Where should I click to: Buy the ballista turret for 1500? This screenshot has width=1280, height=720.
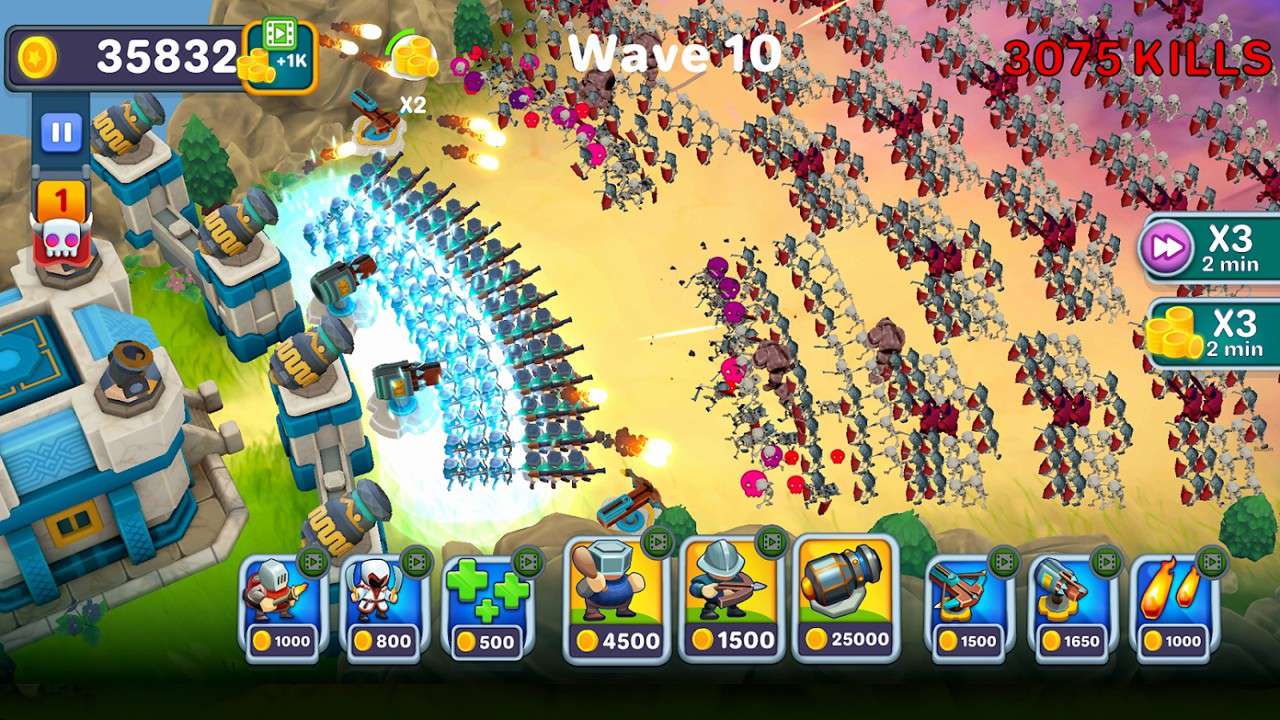[967, 607]
